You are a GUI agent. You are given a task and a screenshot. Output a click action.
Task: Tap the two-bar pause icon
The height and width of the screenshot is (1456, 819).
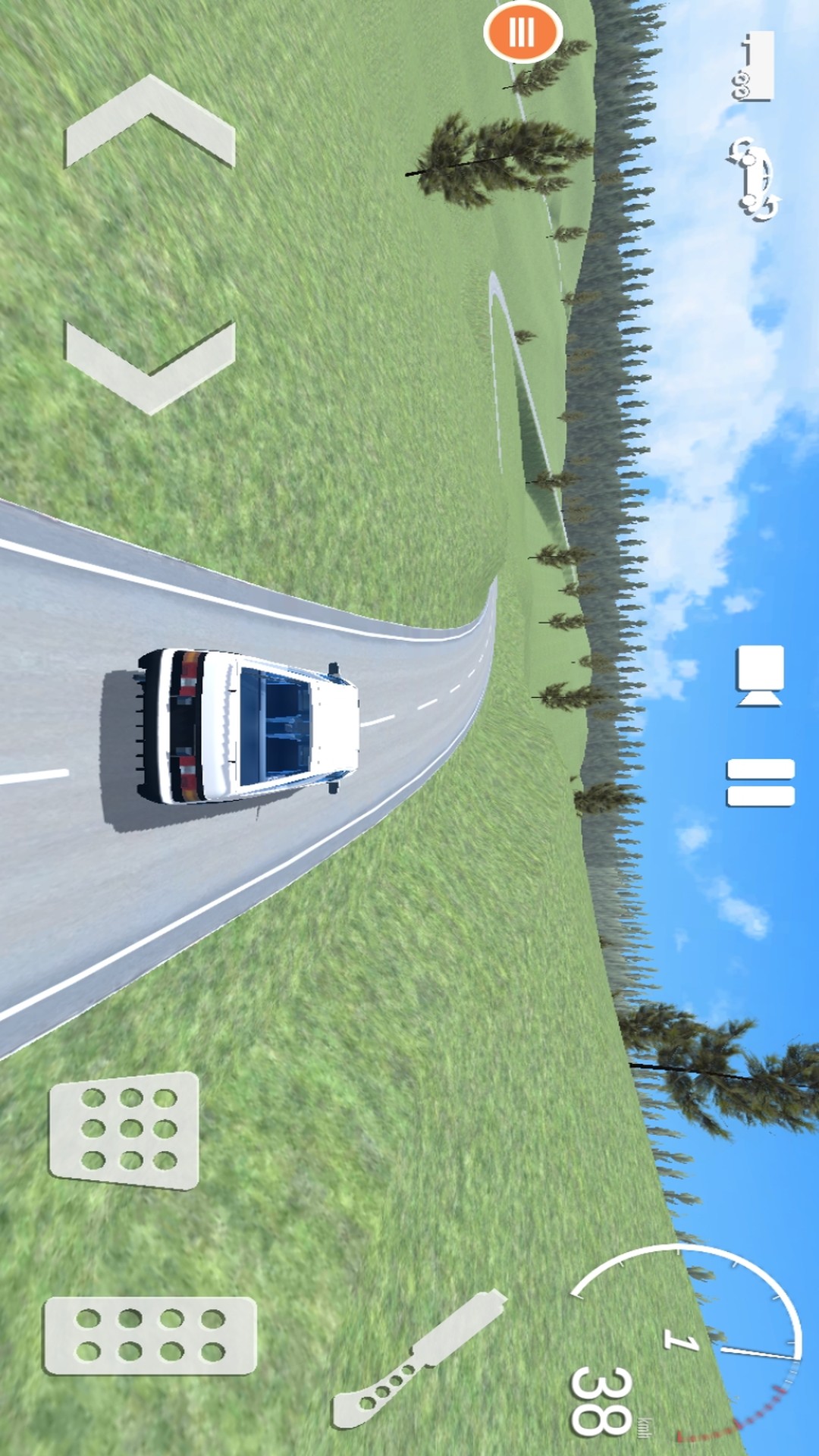pyautogui.click(x=761, y=782)
